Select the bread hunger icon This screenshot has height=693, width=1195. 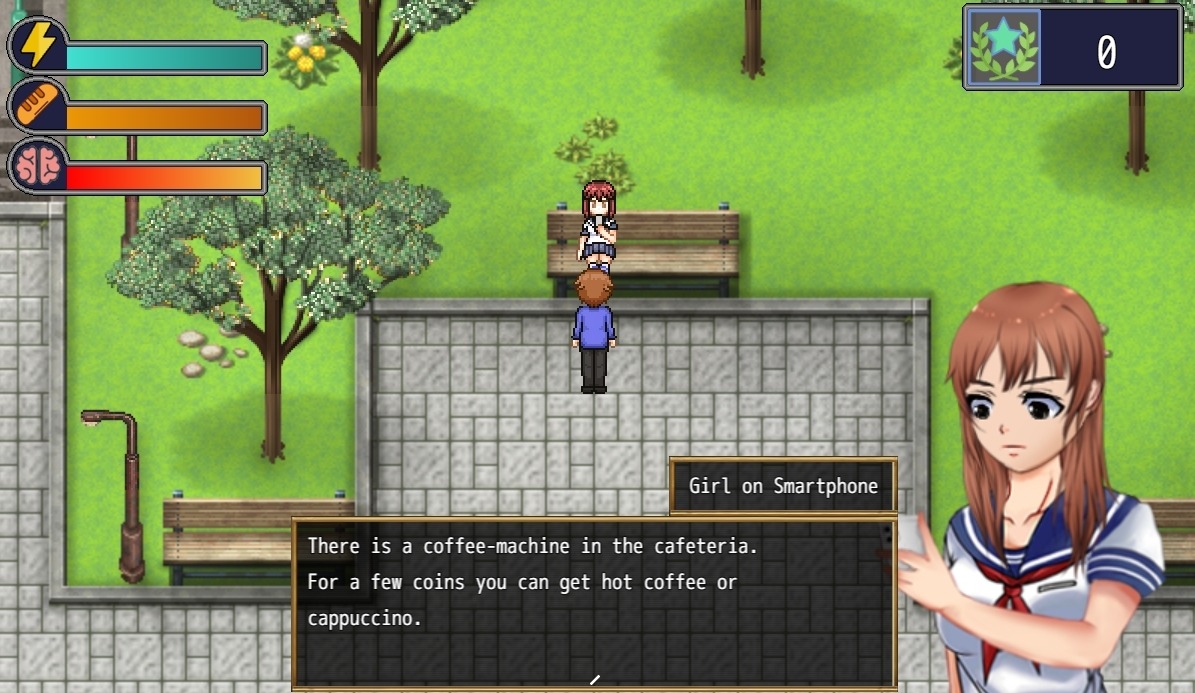point(38,106)
